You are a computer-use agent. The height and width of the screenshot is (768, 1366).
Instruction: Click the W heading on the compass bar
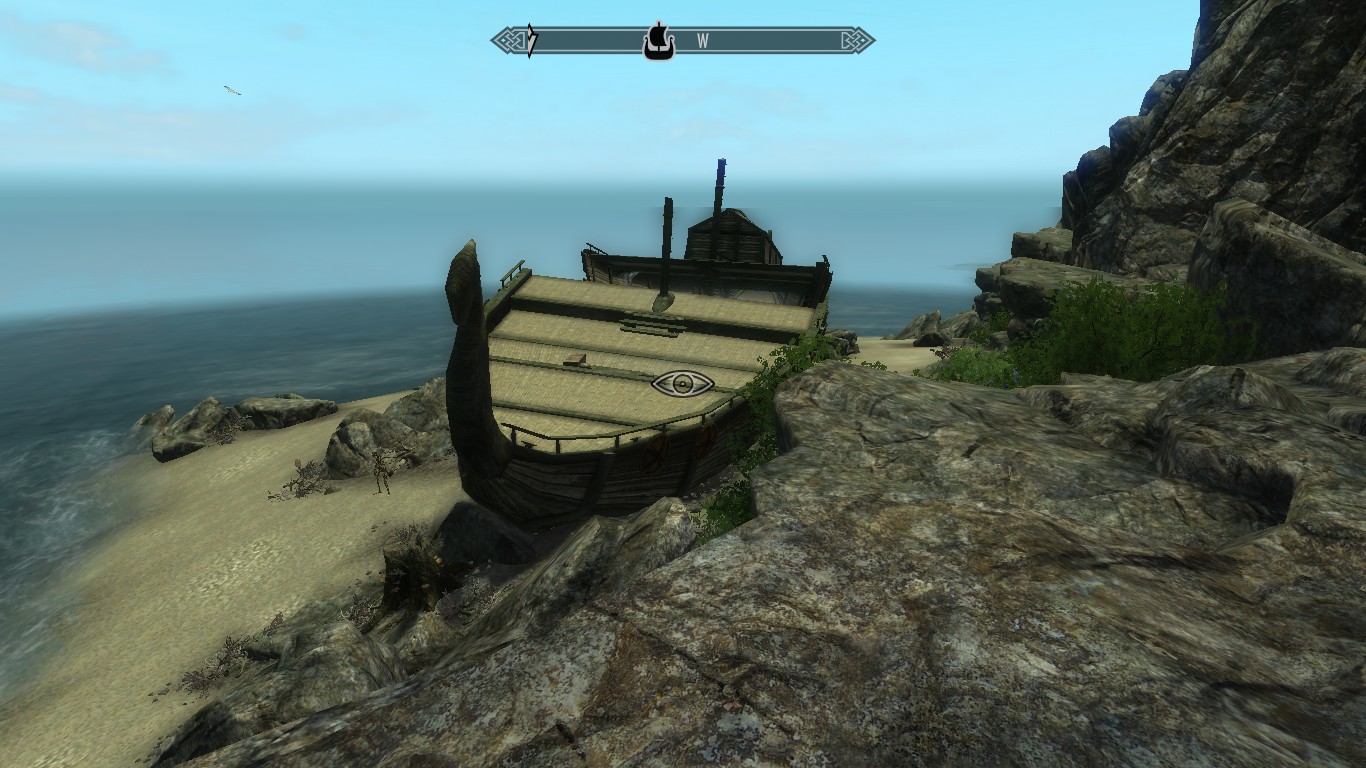coord(703,41)
